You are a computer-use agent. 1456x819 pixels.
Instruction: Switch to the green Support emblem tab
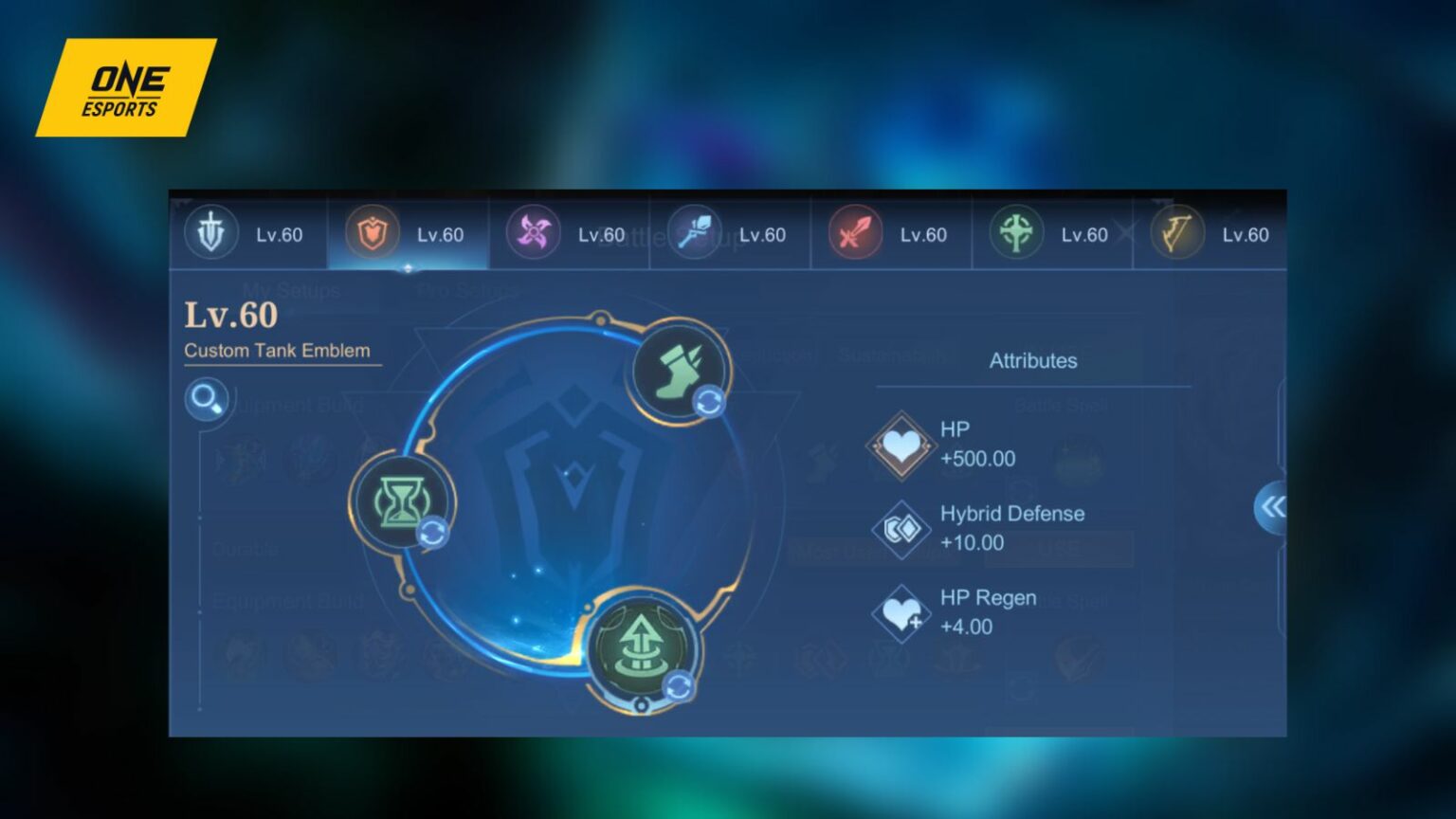click(1015, 233)
